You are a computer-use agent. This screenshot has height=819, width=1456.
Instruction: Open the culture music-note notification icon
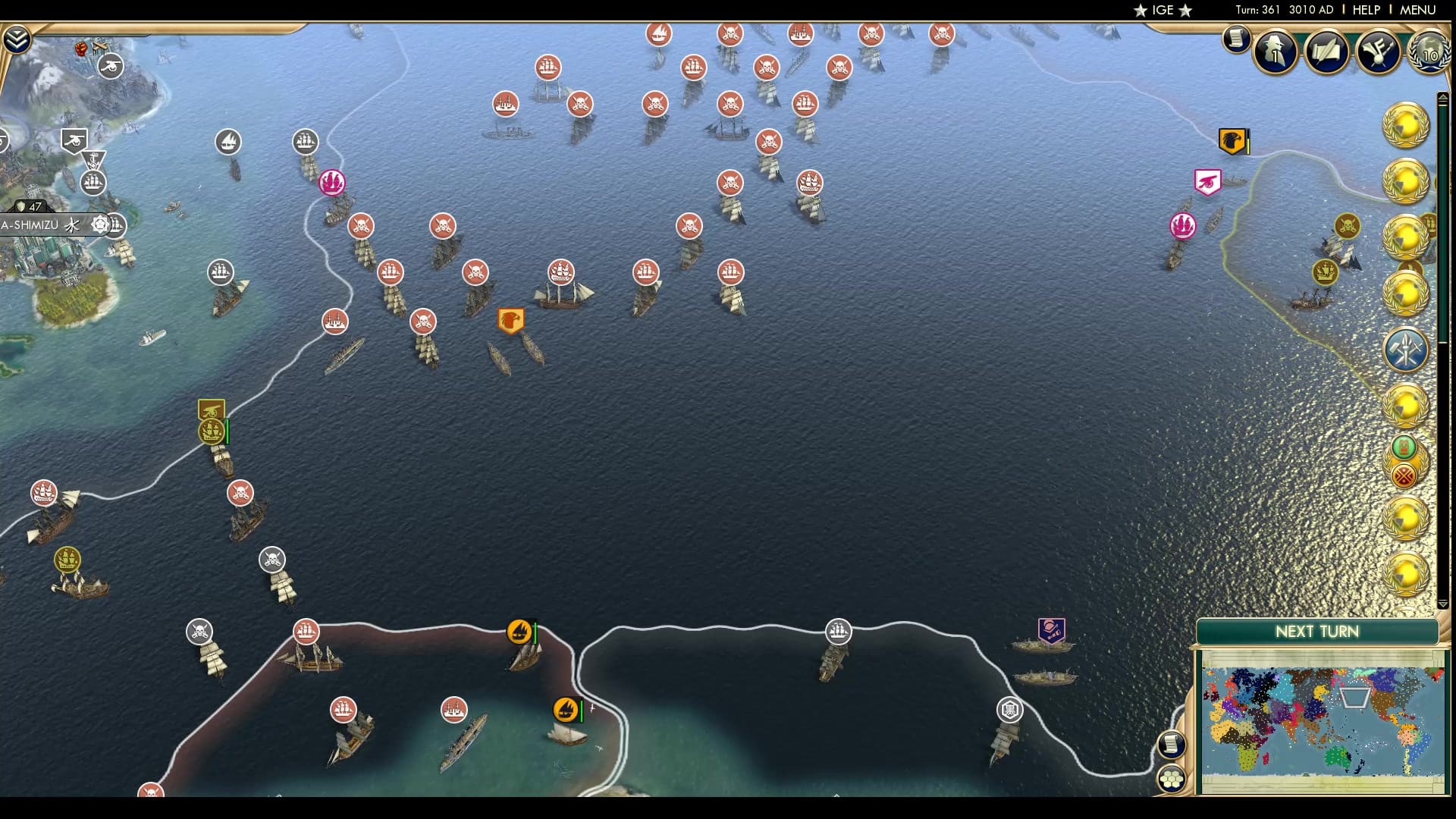click(1379, 52)
